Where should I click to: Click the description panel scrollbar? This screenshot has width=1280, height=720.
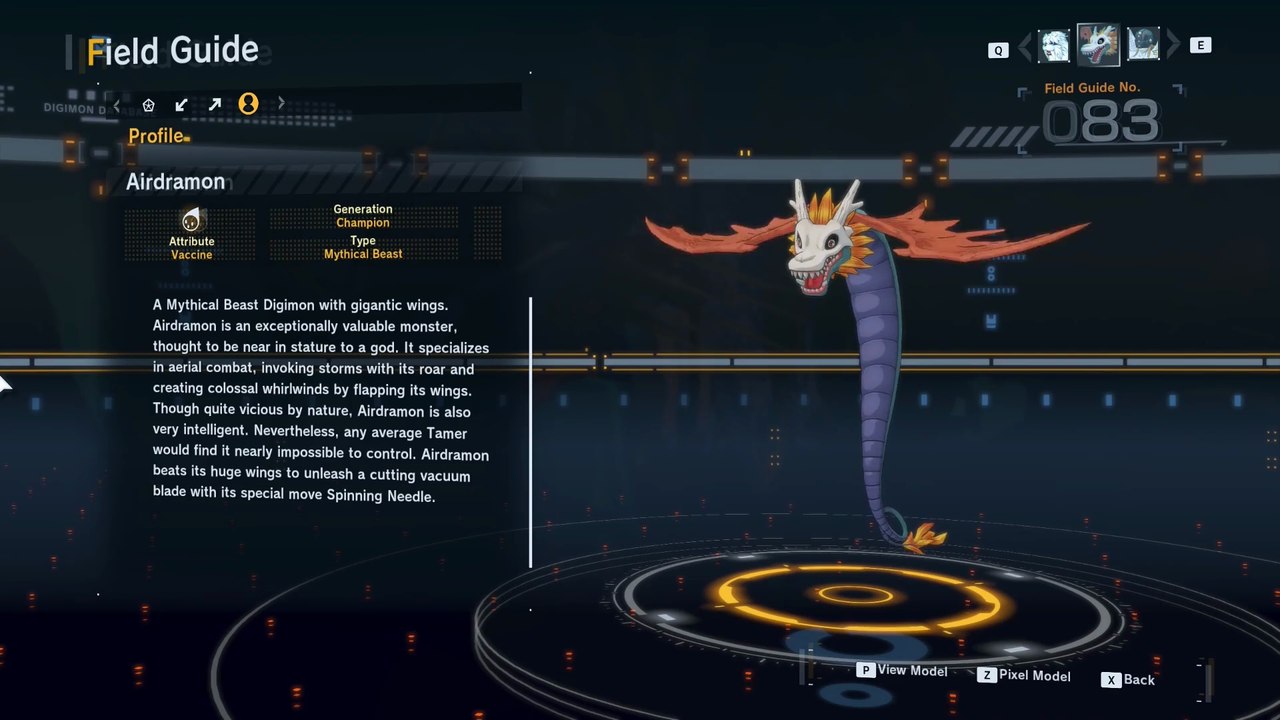coord(530,432)
